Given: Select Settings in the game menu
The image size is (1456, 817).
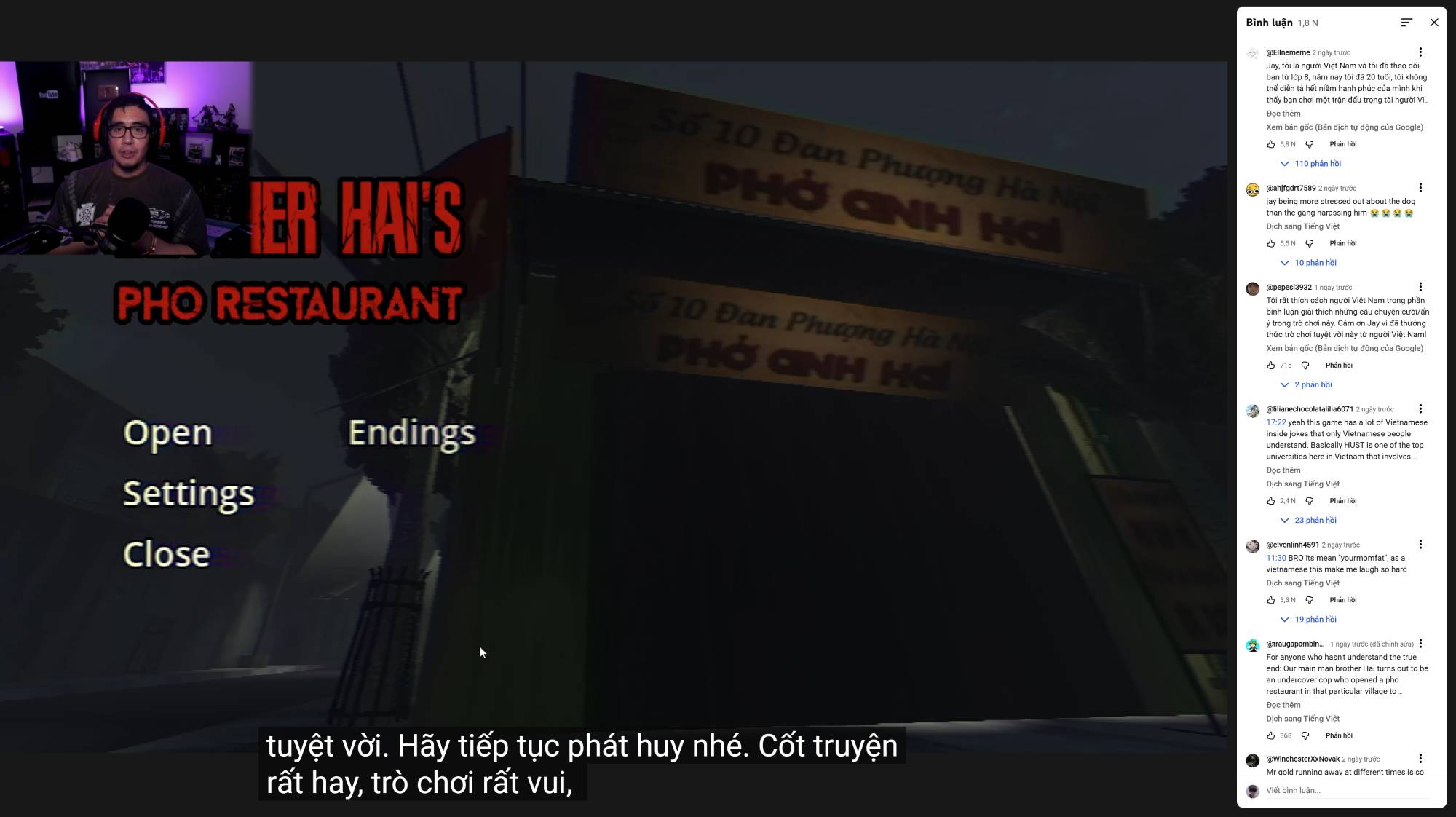Looking at the screenshot, I should point(188,494).
